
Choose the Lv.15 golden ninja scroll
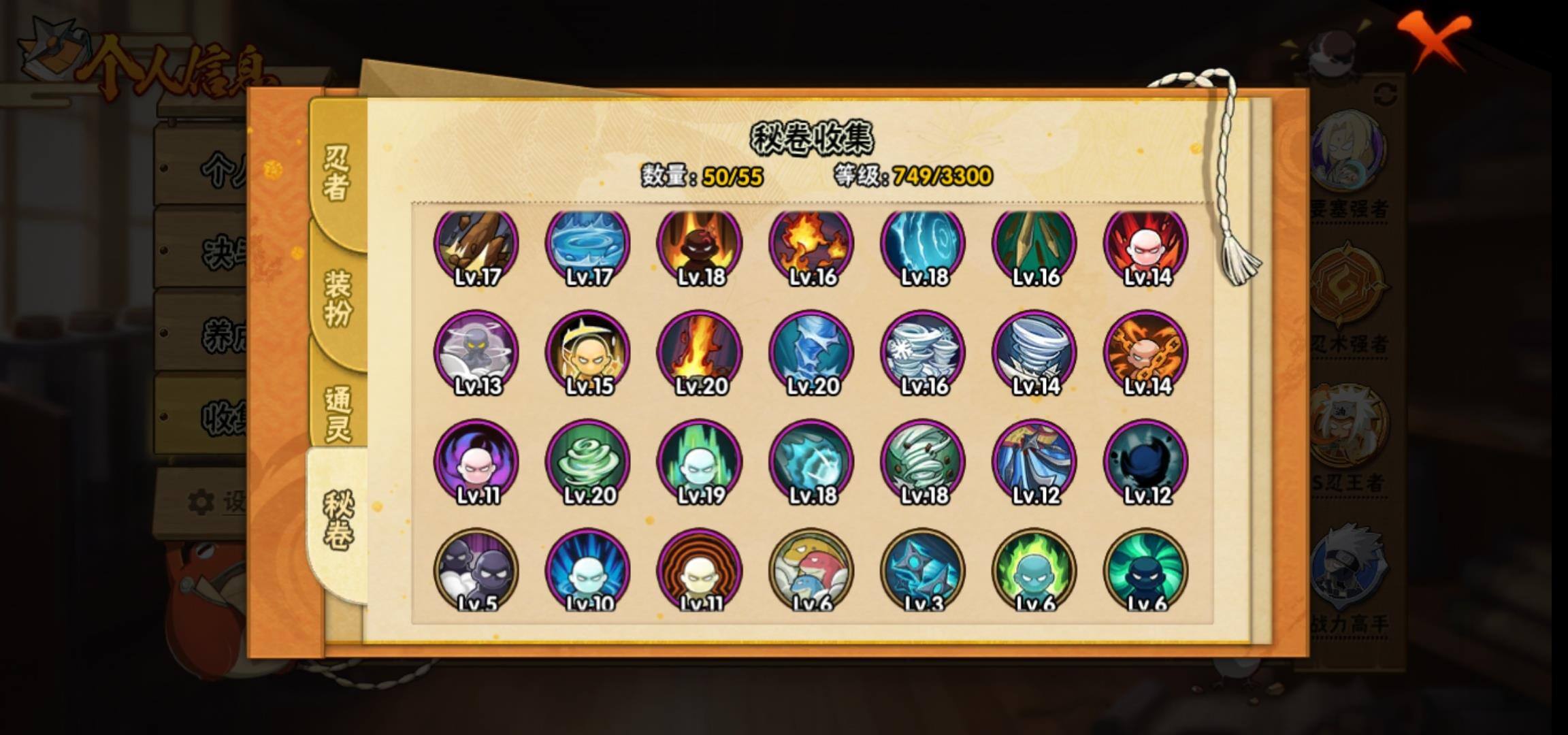pyautogui.click(x=588, y=353)
